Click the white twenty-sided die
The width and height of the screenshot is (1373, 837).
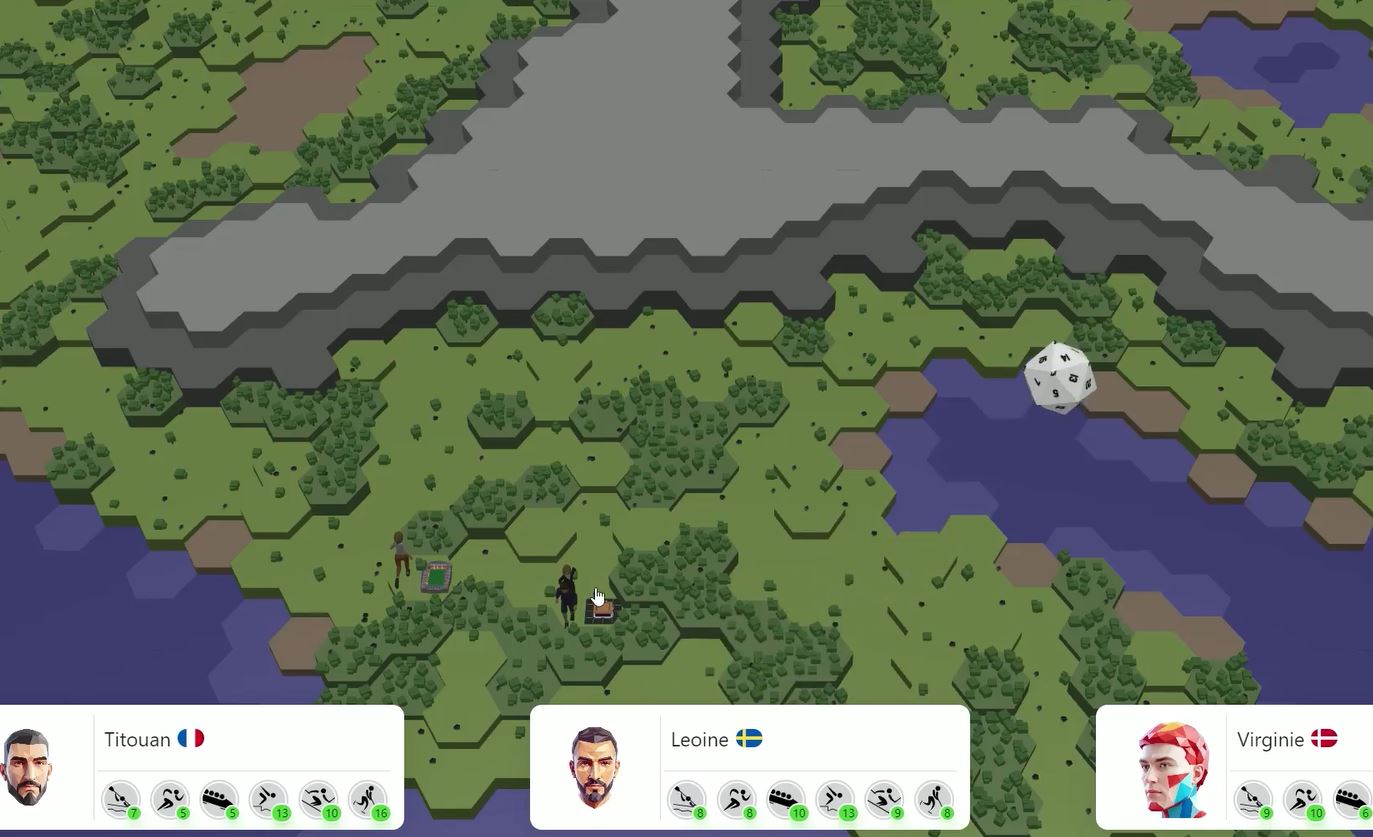[x=1059, y=376]
